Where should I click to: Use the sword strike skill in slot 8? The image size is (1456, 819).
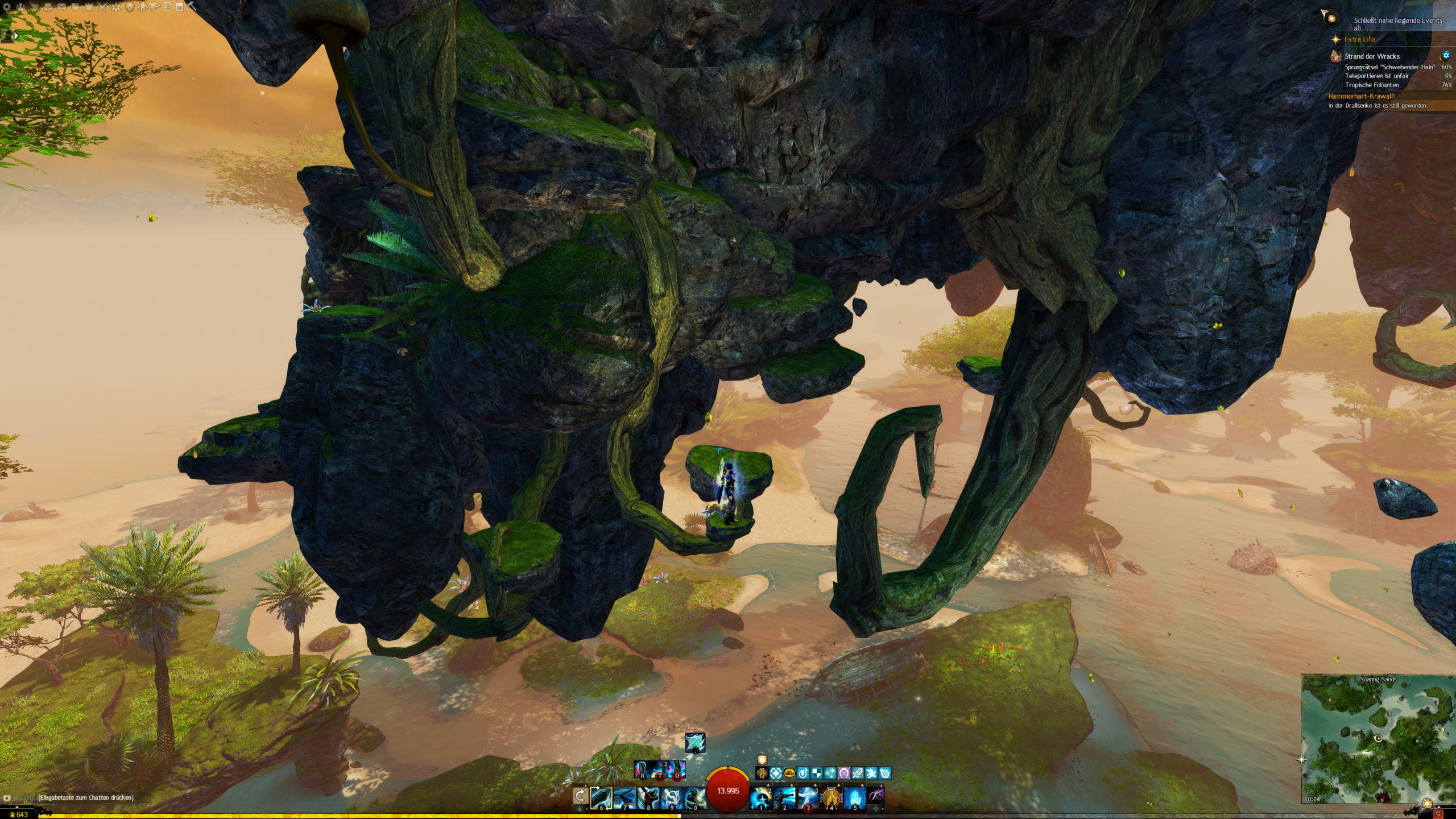(x=648, y=797)
